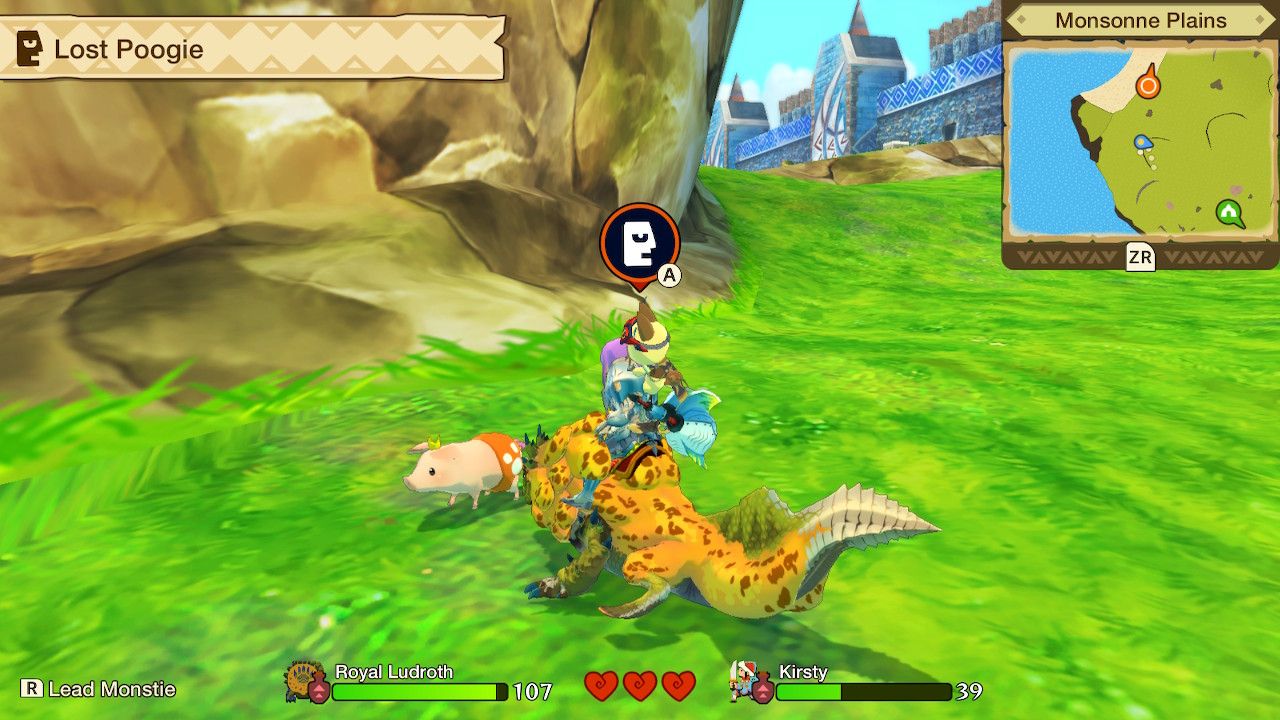Click the Monsonne Plains title banner

[1138, 19]
